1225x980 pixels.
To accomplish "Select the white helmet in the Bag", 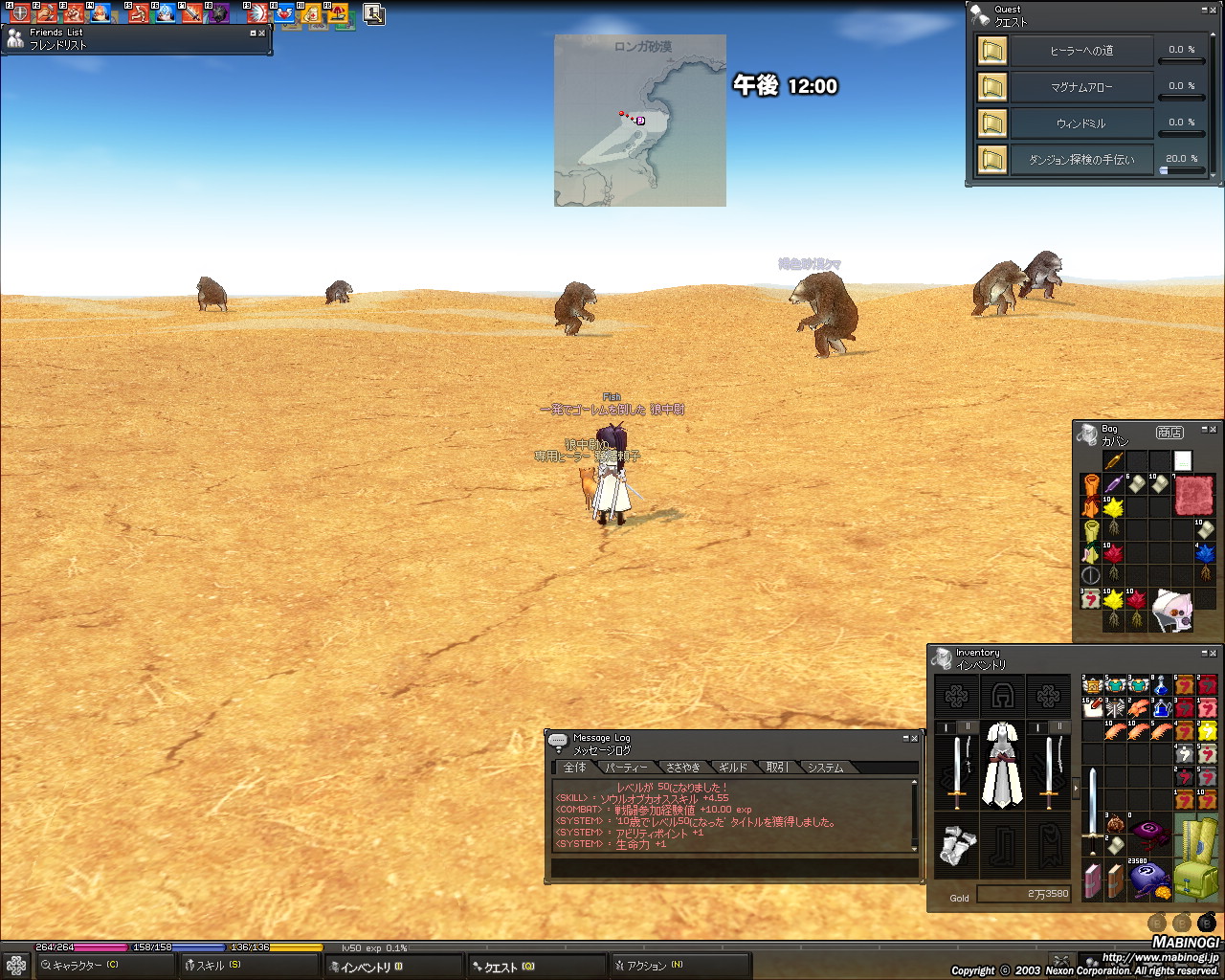I will pyautogui.click(x=1171, y=611).
